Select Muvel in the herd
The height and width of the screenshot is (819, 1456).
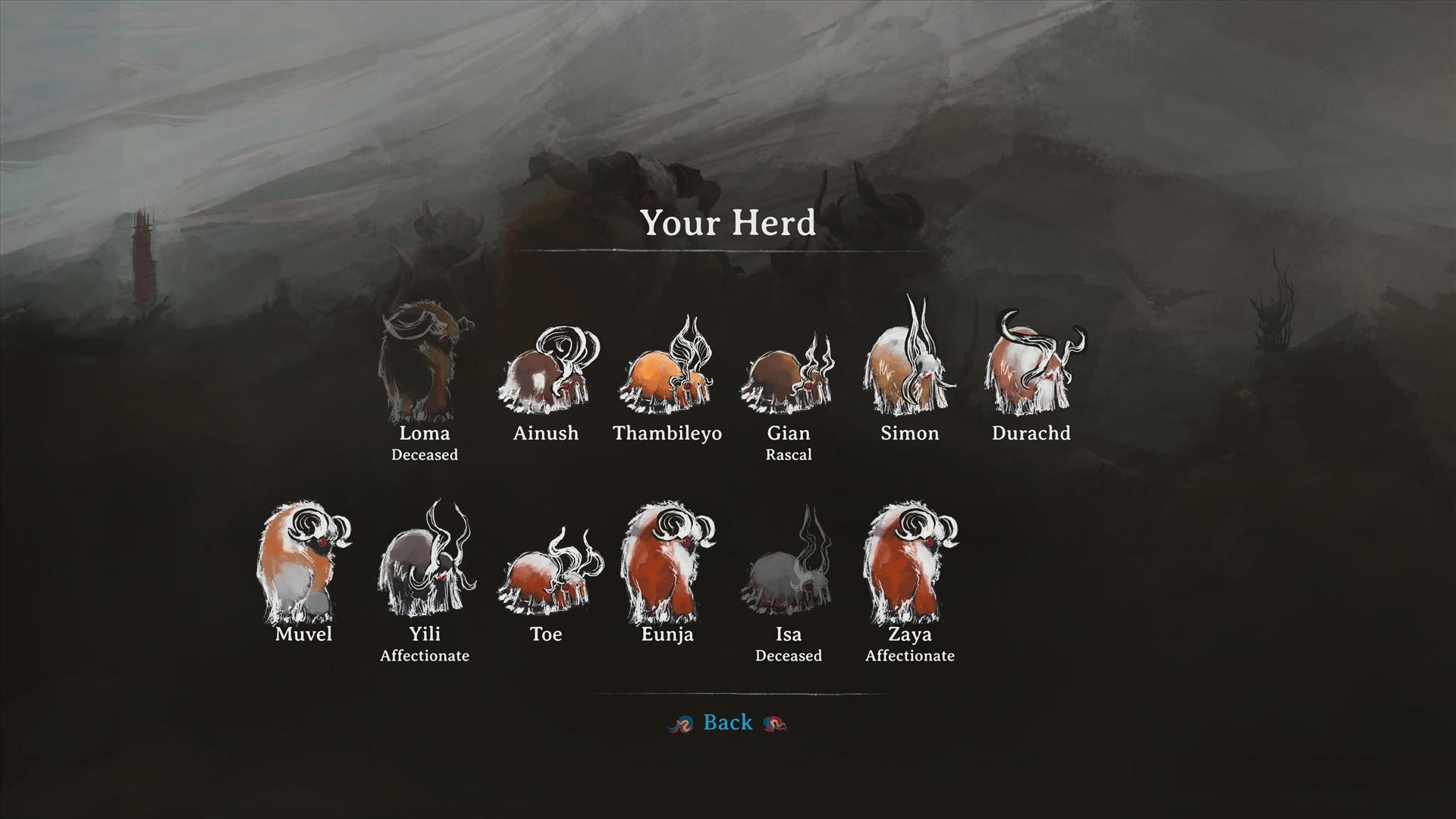click(303, 565)
